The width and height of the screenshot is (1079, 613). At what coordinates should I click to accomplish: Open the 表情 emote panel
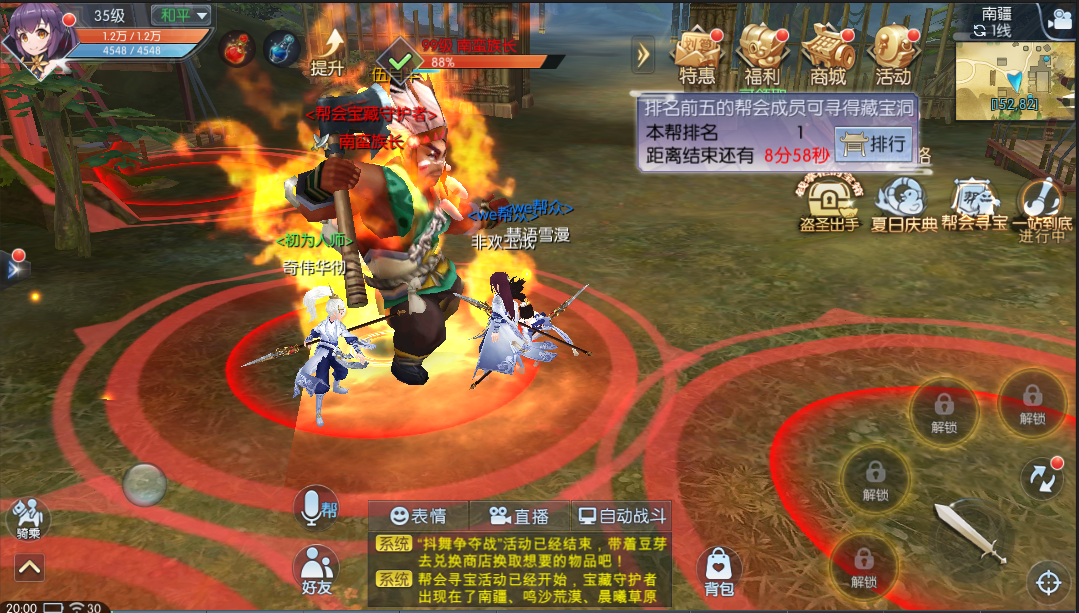[418, 516]
